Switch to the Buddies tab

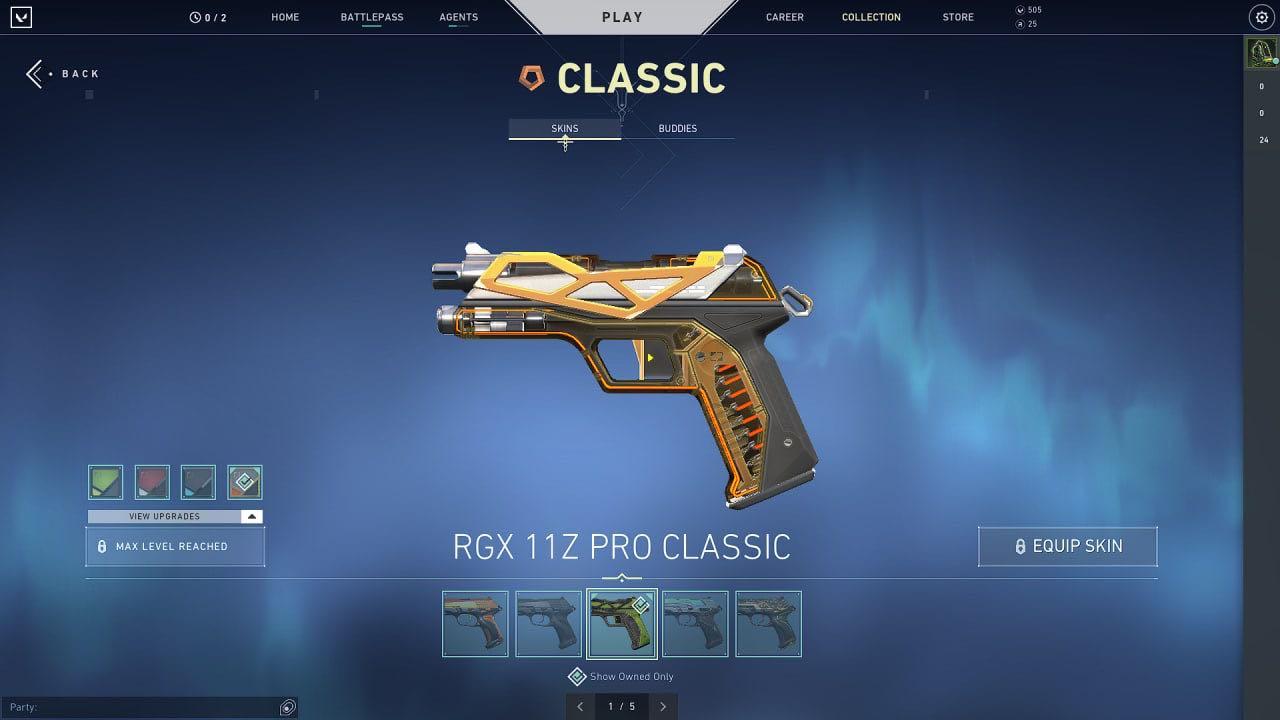(678, 128)
